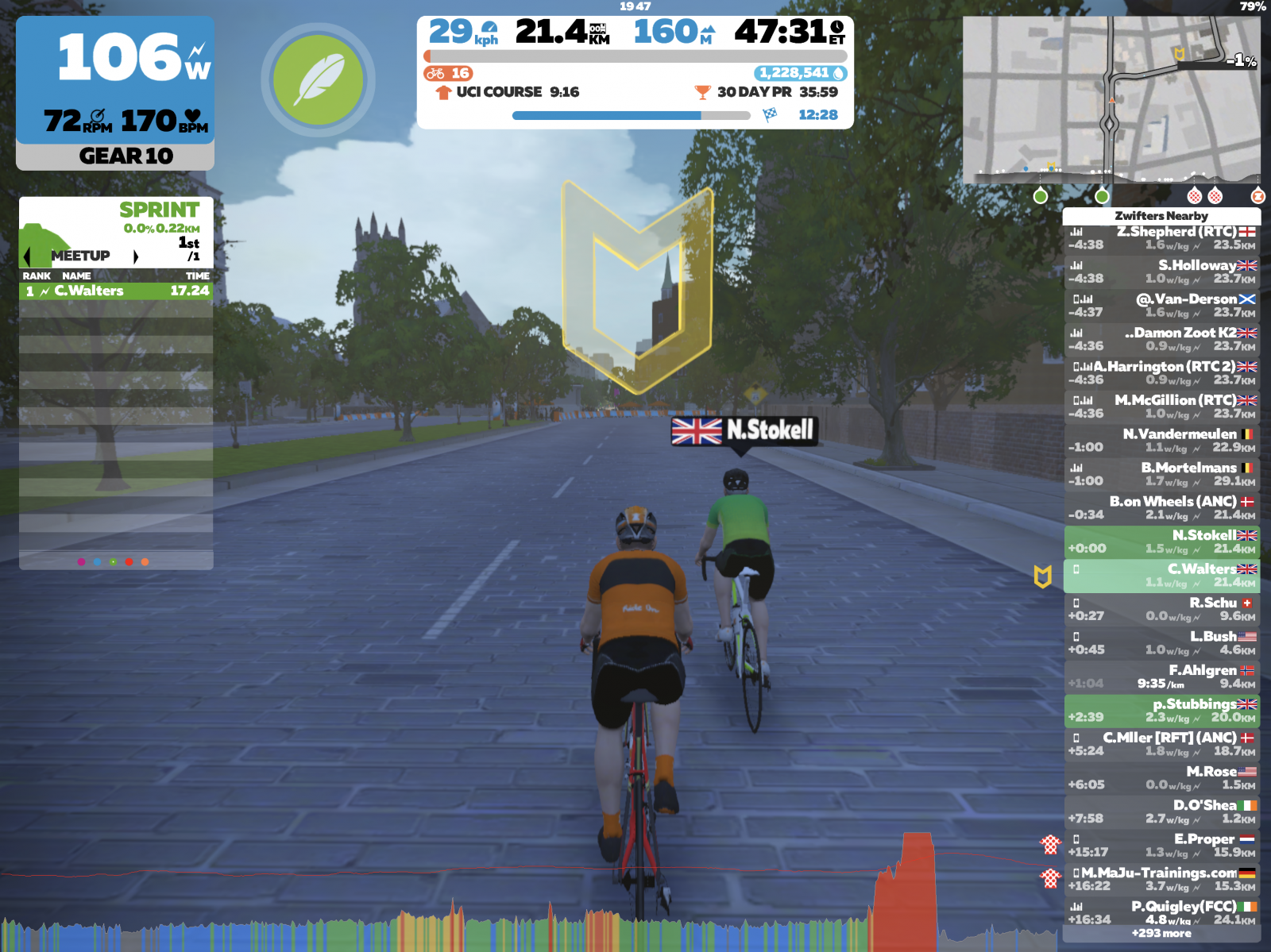This screenshot has width=1271, height=952.
Task: Select the ..Damon Zoot K2 rider row
Action: [x=1161, y=339]
